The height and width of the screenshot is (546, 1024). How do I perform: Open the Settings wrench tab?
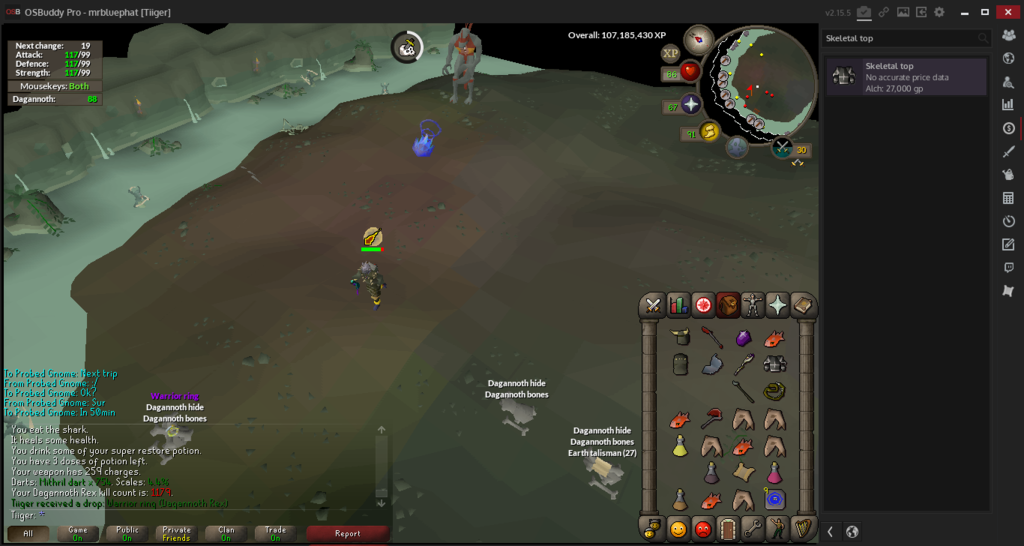pyautogui.click(x=753, y=528)
